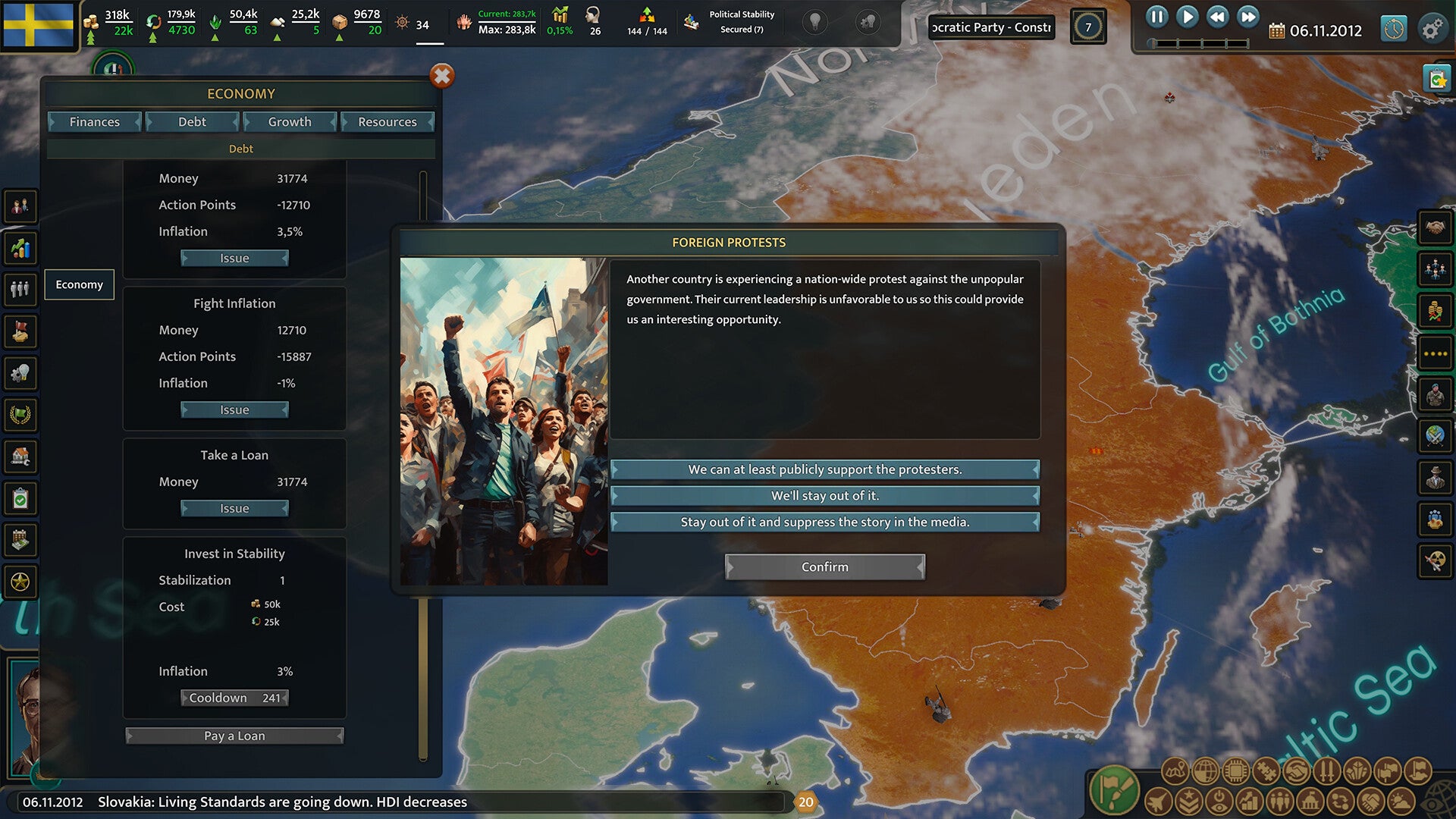The image size is (1456, 819).
Task: Open the Debt tab
Action: click(x=192, y=122)
